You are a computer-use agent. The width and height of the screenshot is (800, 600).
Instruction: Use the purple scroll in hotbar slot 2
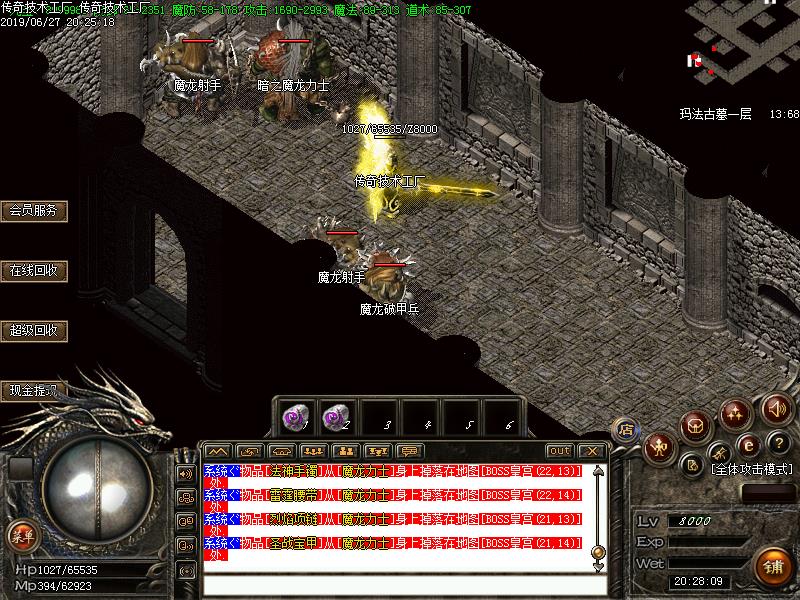click(336, 414)
